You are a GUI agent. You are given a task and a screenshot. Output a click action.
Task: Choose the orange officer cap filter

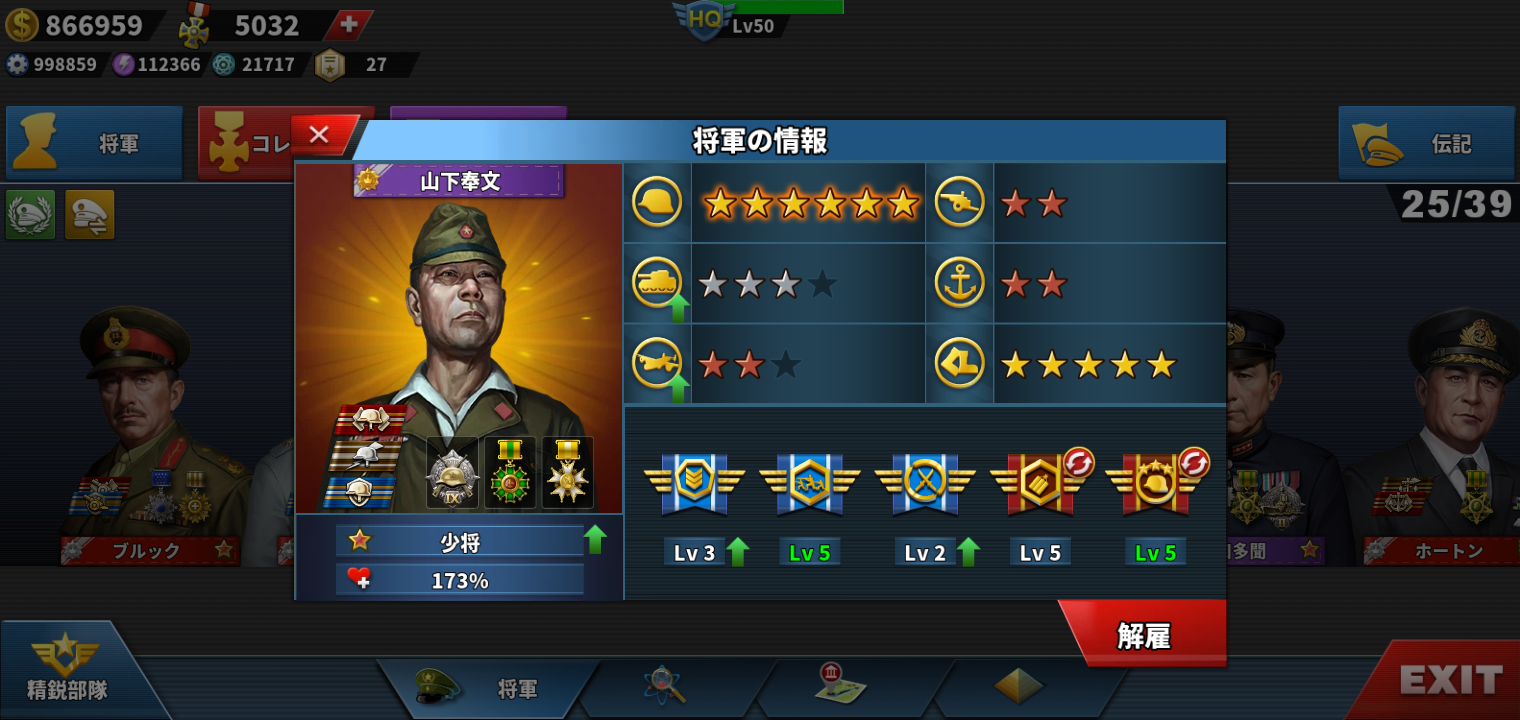pos(90,214)
